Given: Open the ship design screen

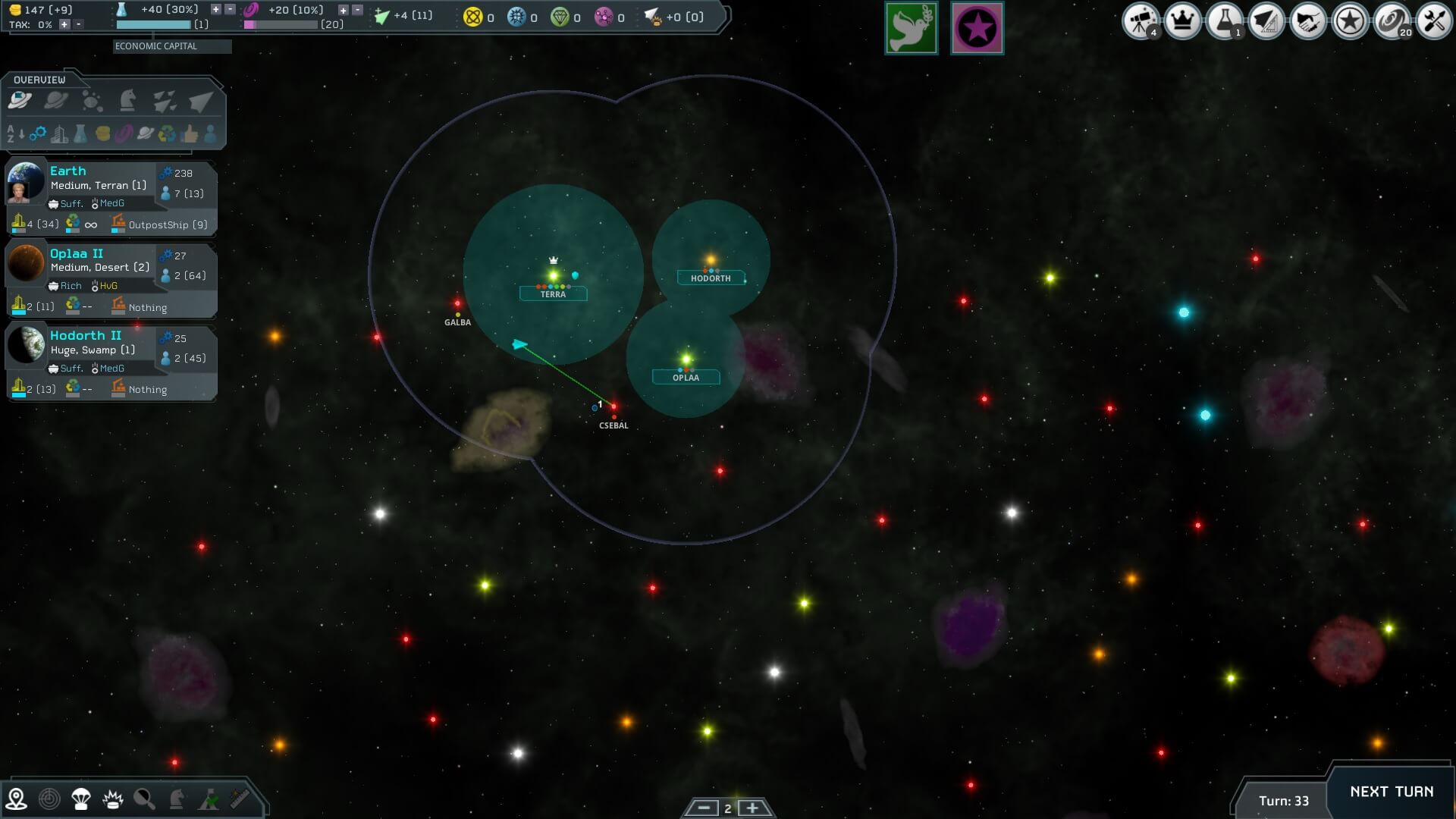Looking at the screenshot, I should (x=1266, y=20).
